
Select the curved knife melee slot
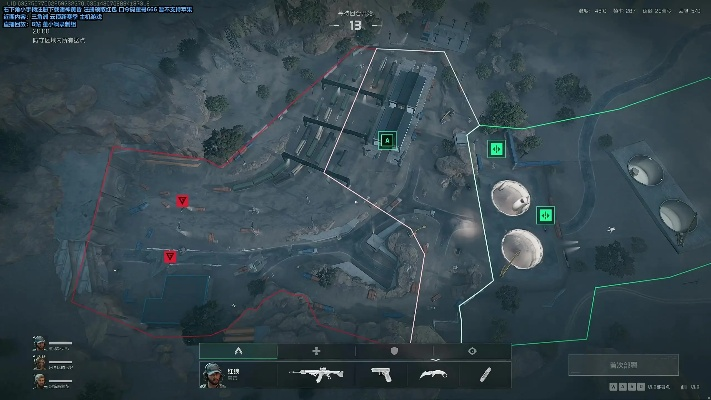click(x=432, y=374)
